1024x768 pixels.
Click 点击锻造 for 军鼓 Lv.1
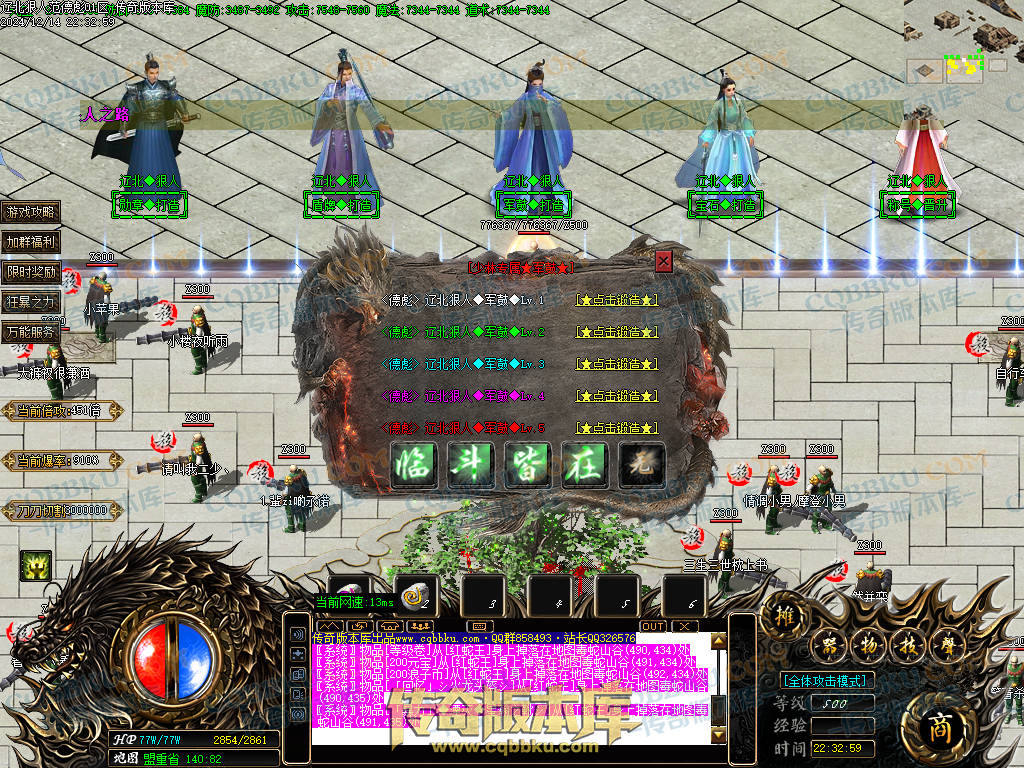(617, 300)
